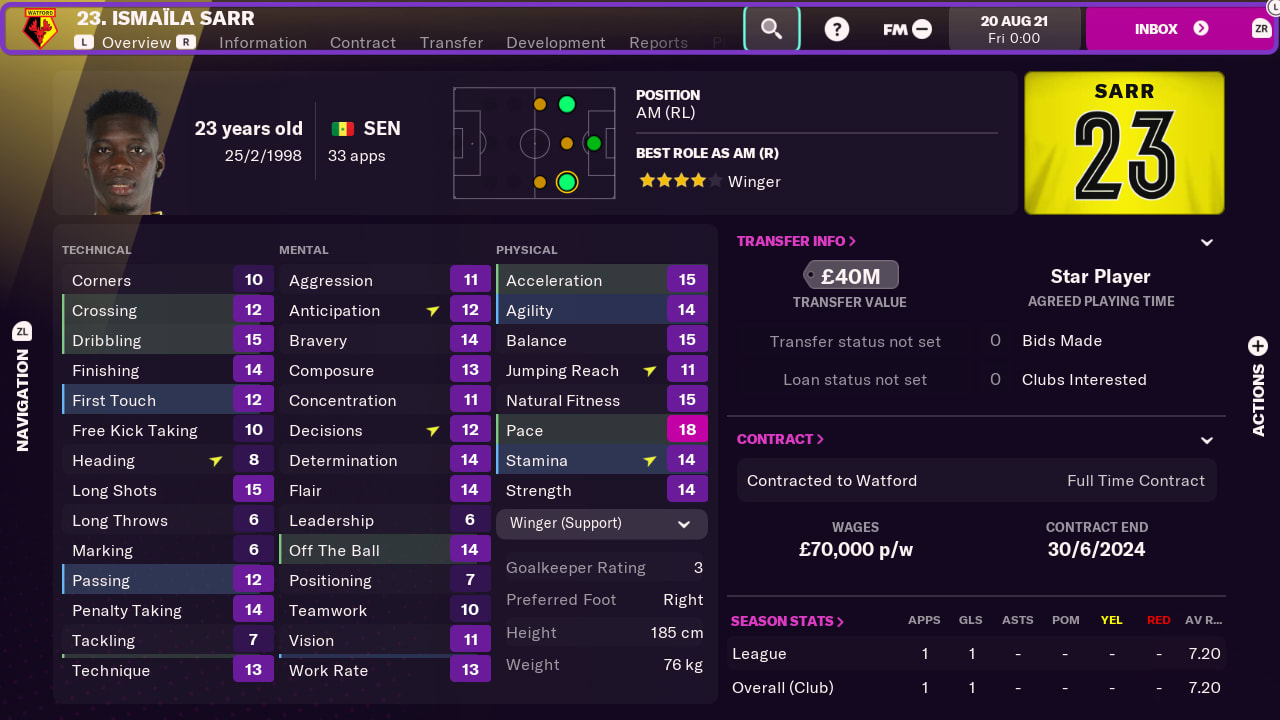Viewport: 1280px width, 720px height.
Task: Open Season Stats details link
Action: click(787, 620)
